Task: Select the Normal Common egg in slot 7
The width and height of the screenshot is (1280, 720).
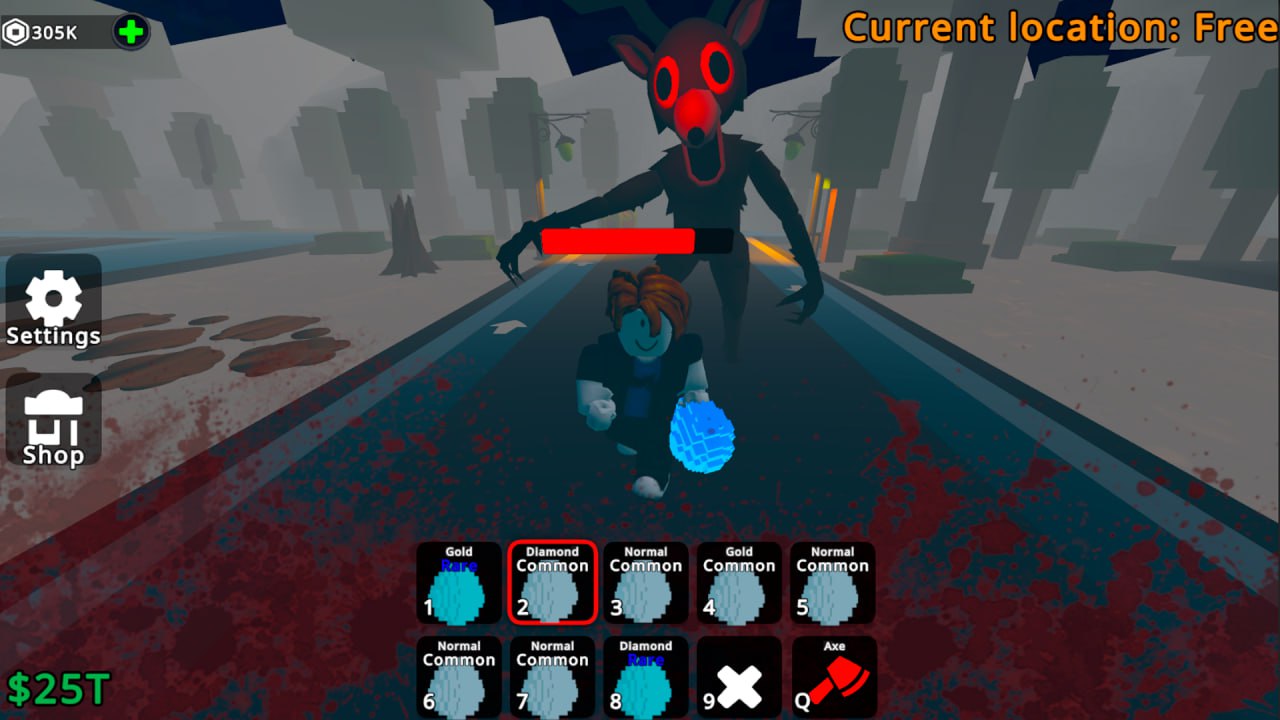Action: (x=552, y=677)
